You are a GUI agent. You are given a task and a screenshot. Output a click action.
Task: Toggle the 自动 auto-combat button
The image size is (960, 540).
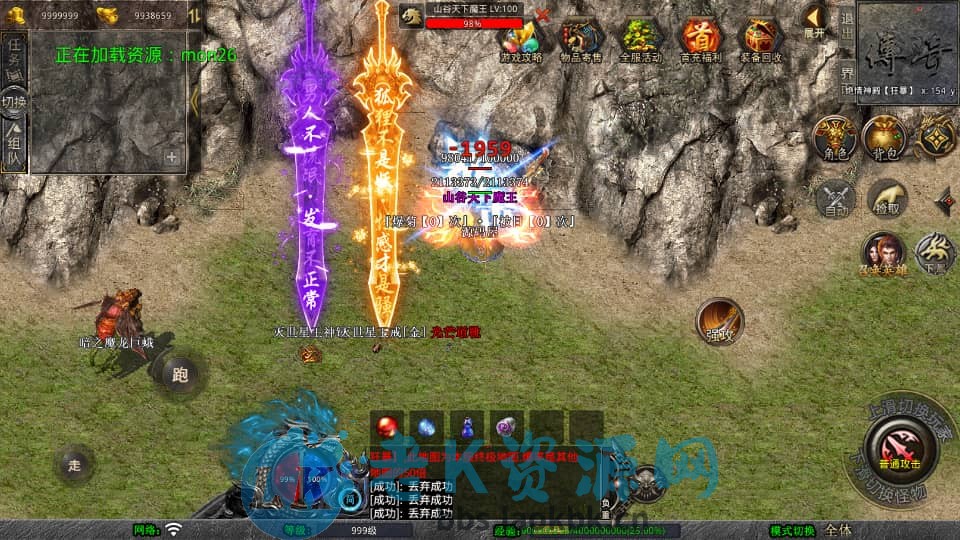835,198
